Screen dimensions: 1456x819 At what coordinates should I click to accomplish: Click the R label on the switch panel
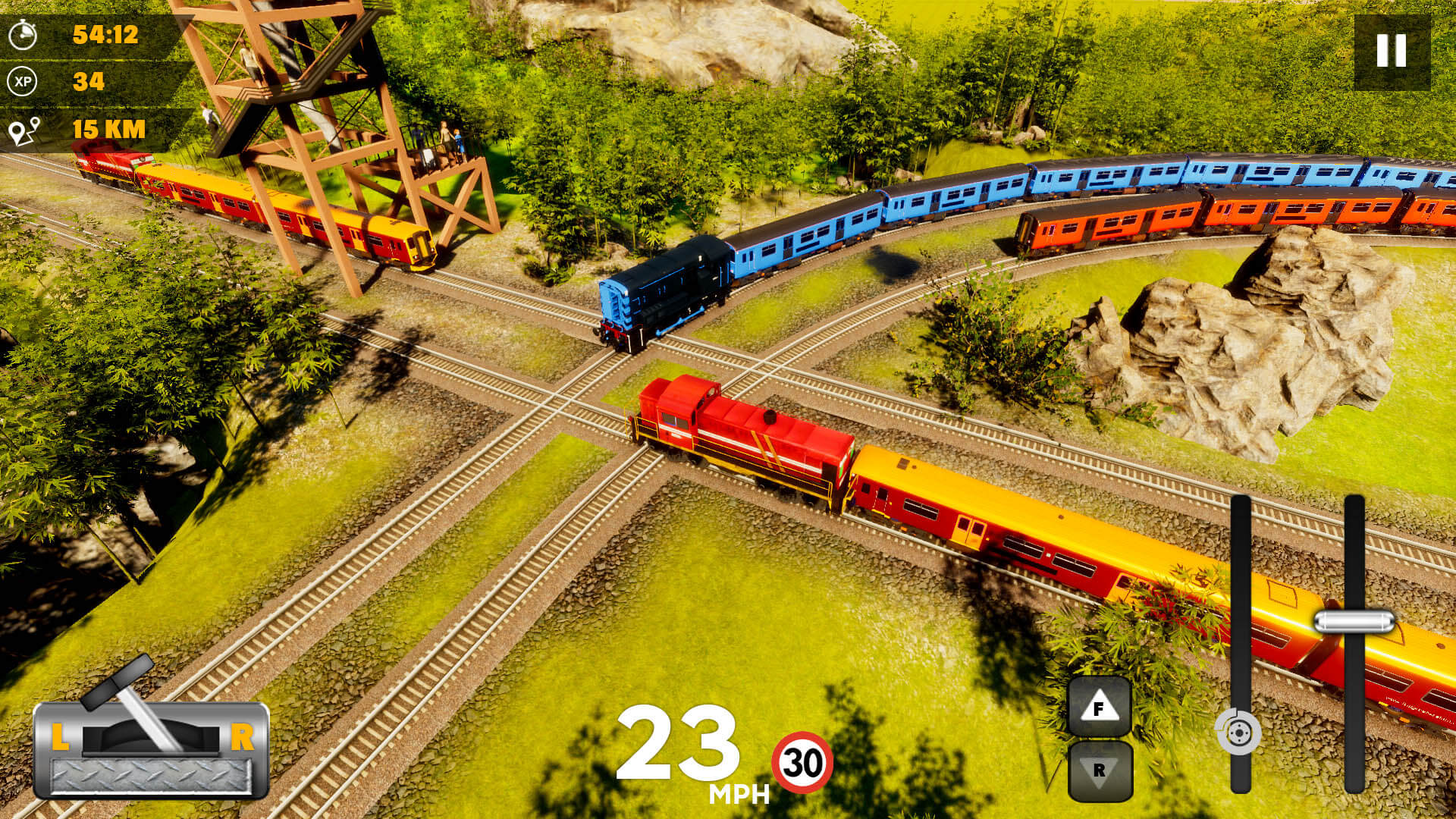coord(245,736)
